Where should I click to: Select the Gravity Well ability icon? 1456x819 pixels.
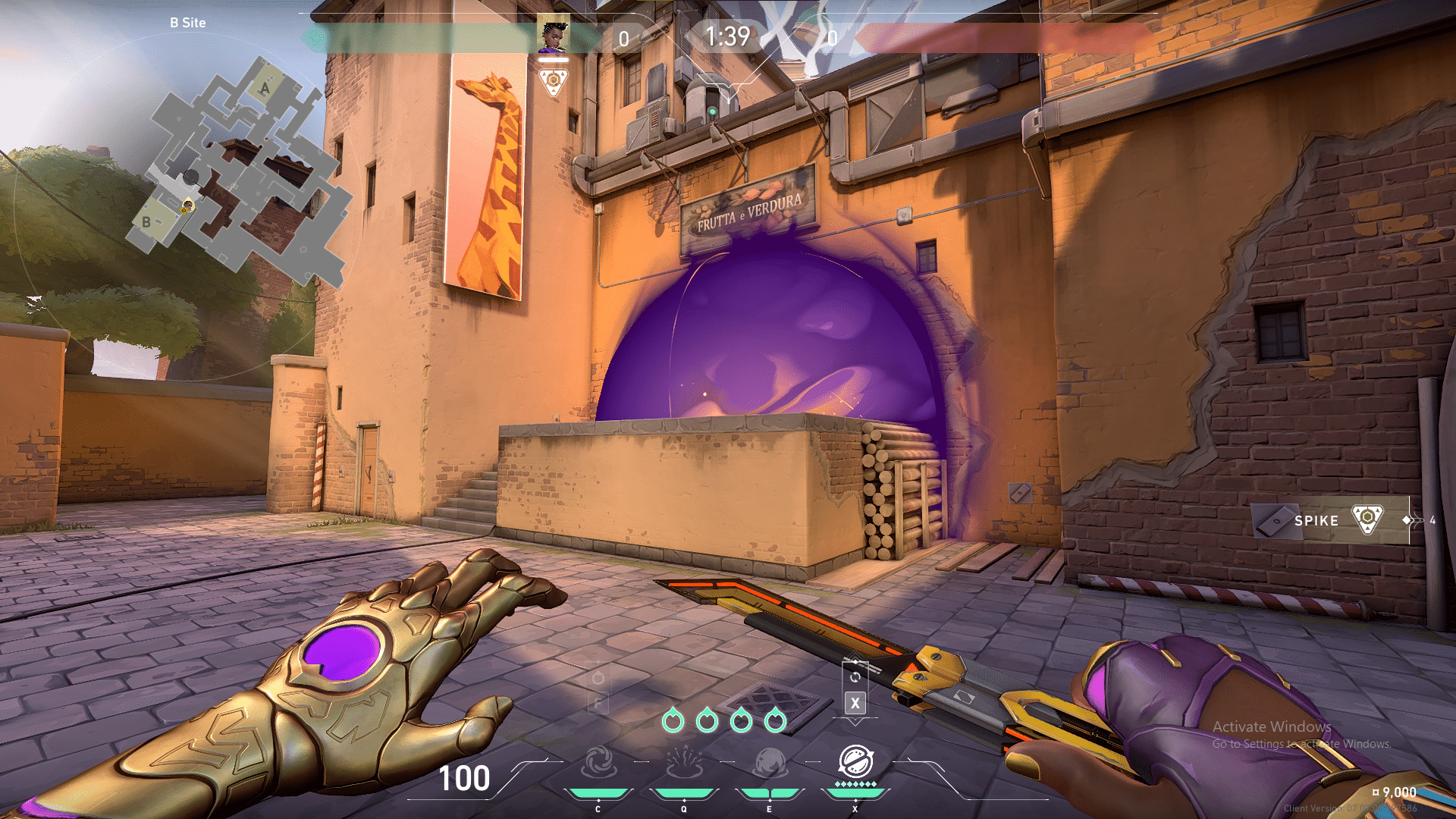tap(598, 762)
